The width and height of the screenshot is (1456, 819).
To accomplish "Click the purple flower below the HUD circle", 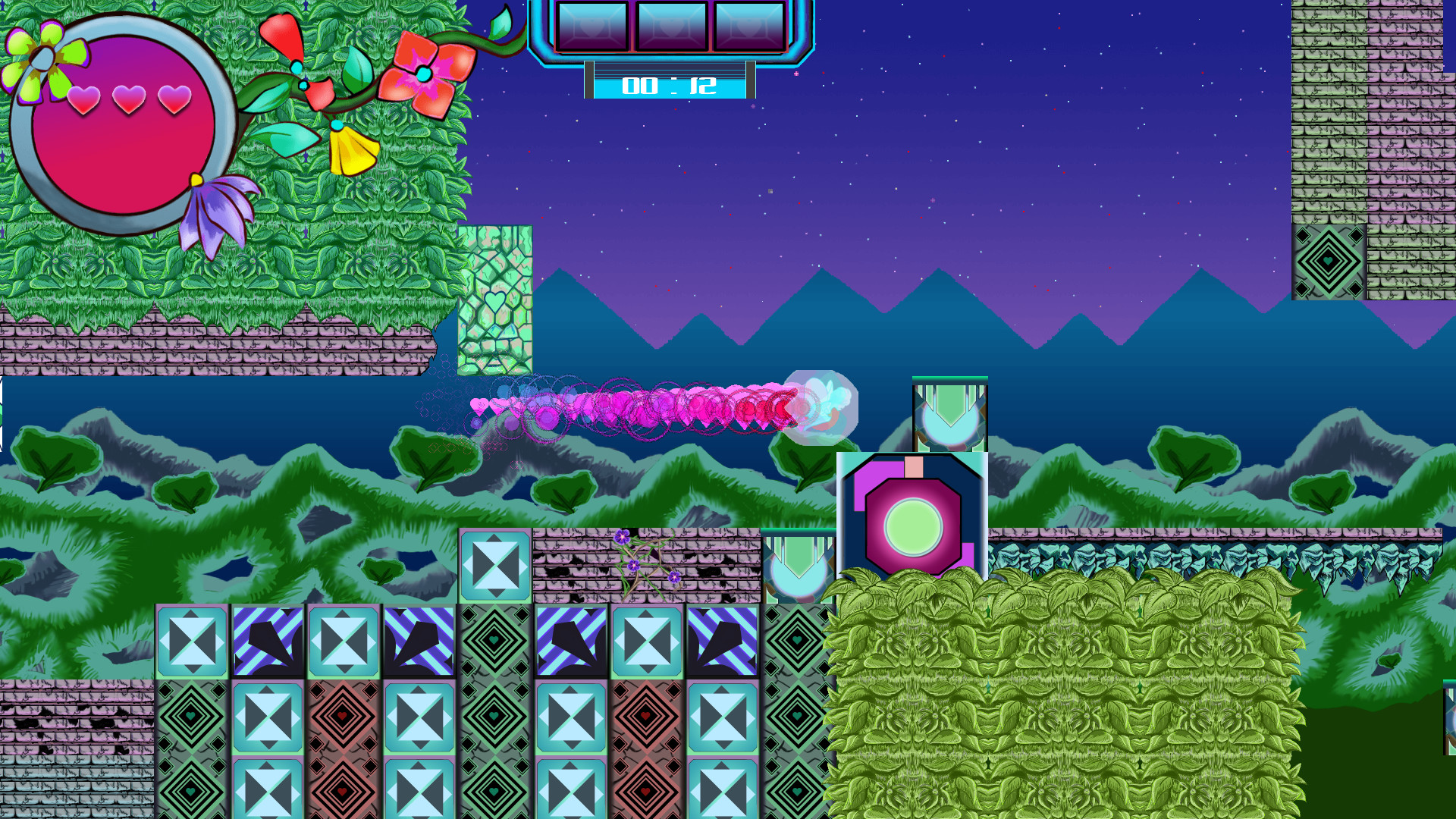I will click(215, 212).
